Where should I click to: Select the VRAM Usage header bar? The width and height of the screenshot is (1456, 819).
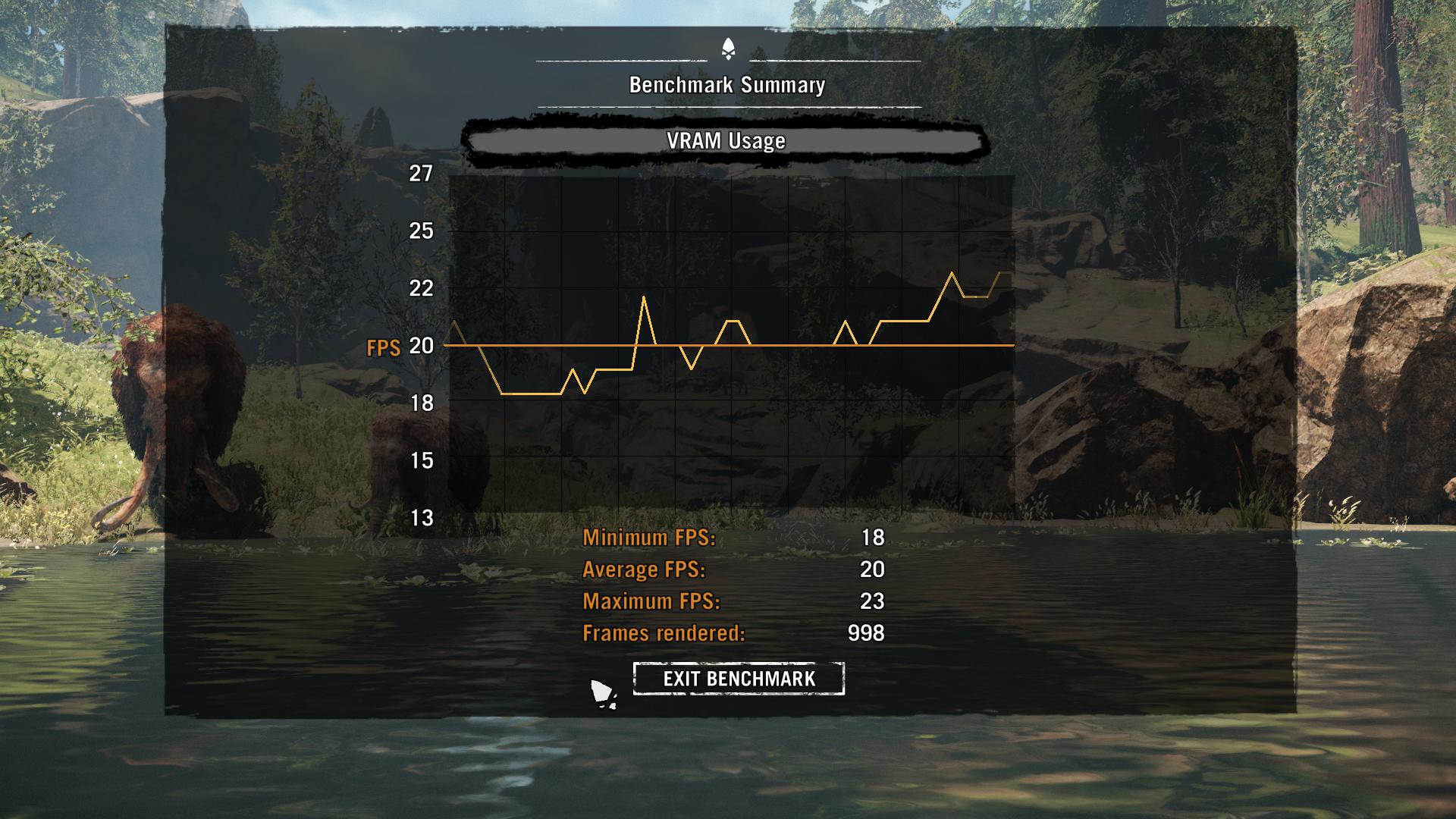point(726,141)
